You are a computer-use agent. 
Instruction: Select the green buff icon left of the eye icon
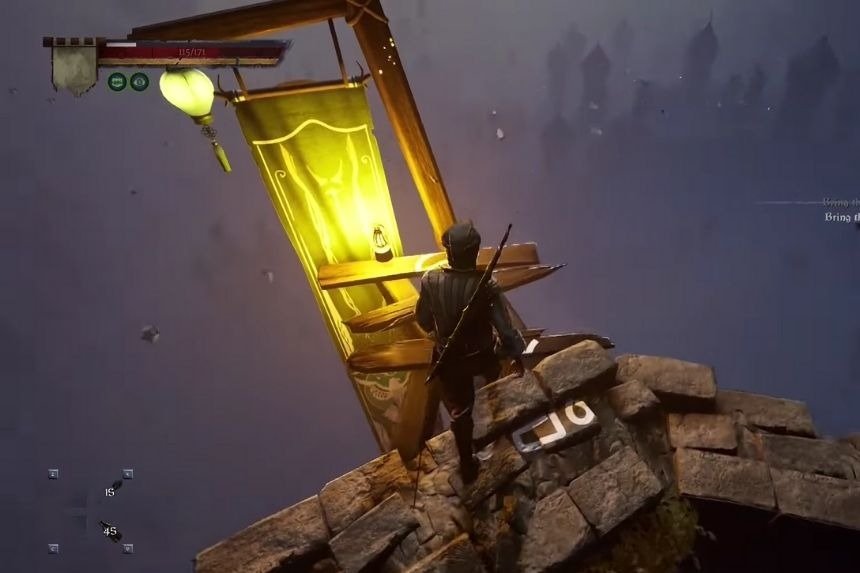[x=117, y=82]
